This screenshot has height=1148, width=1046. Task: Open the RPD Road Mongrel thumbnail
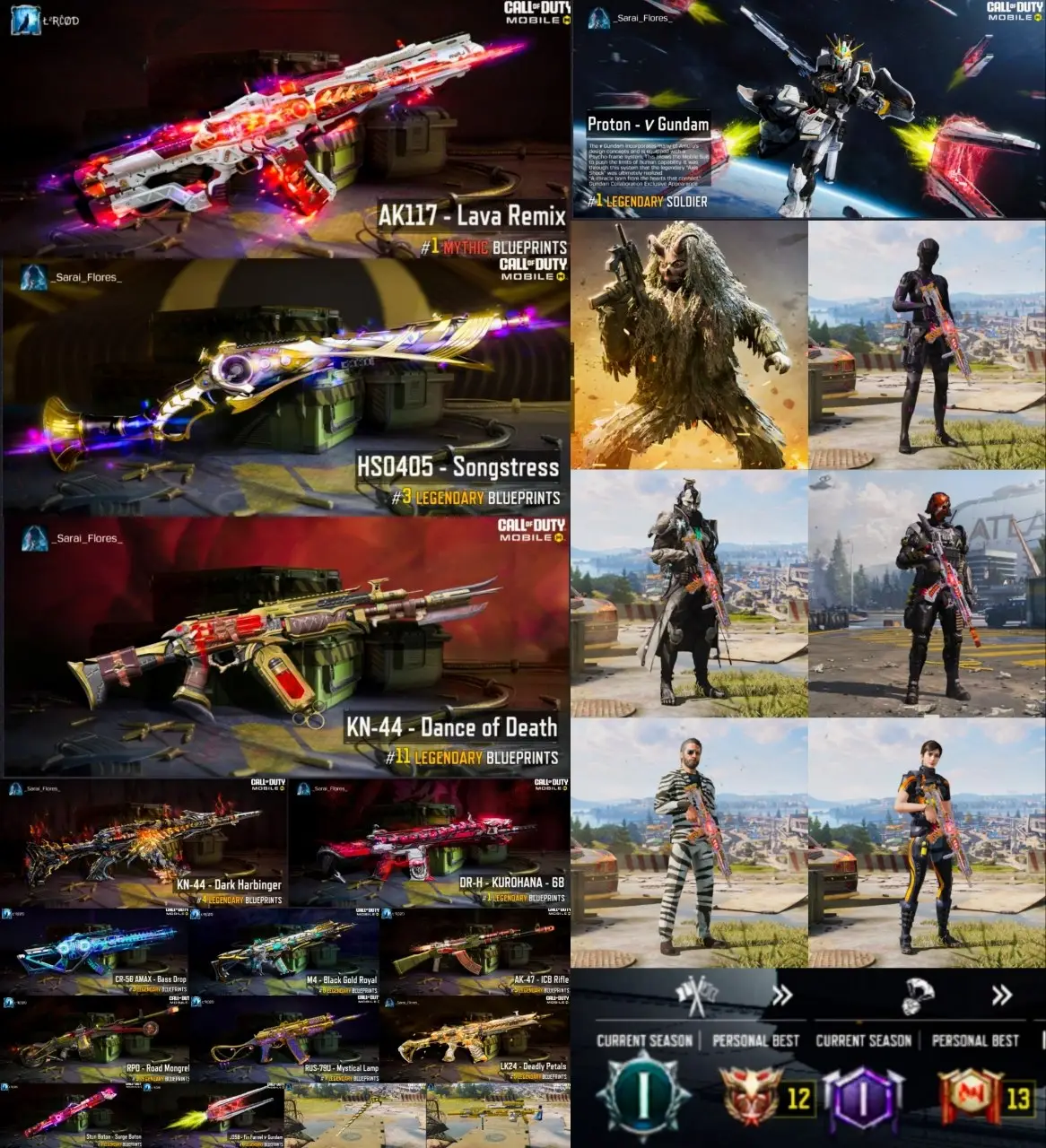(x=94, y=1039)
